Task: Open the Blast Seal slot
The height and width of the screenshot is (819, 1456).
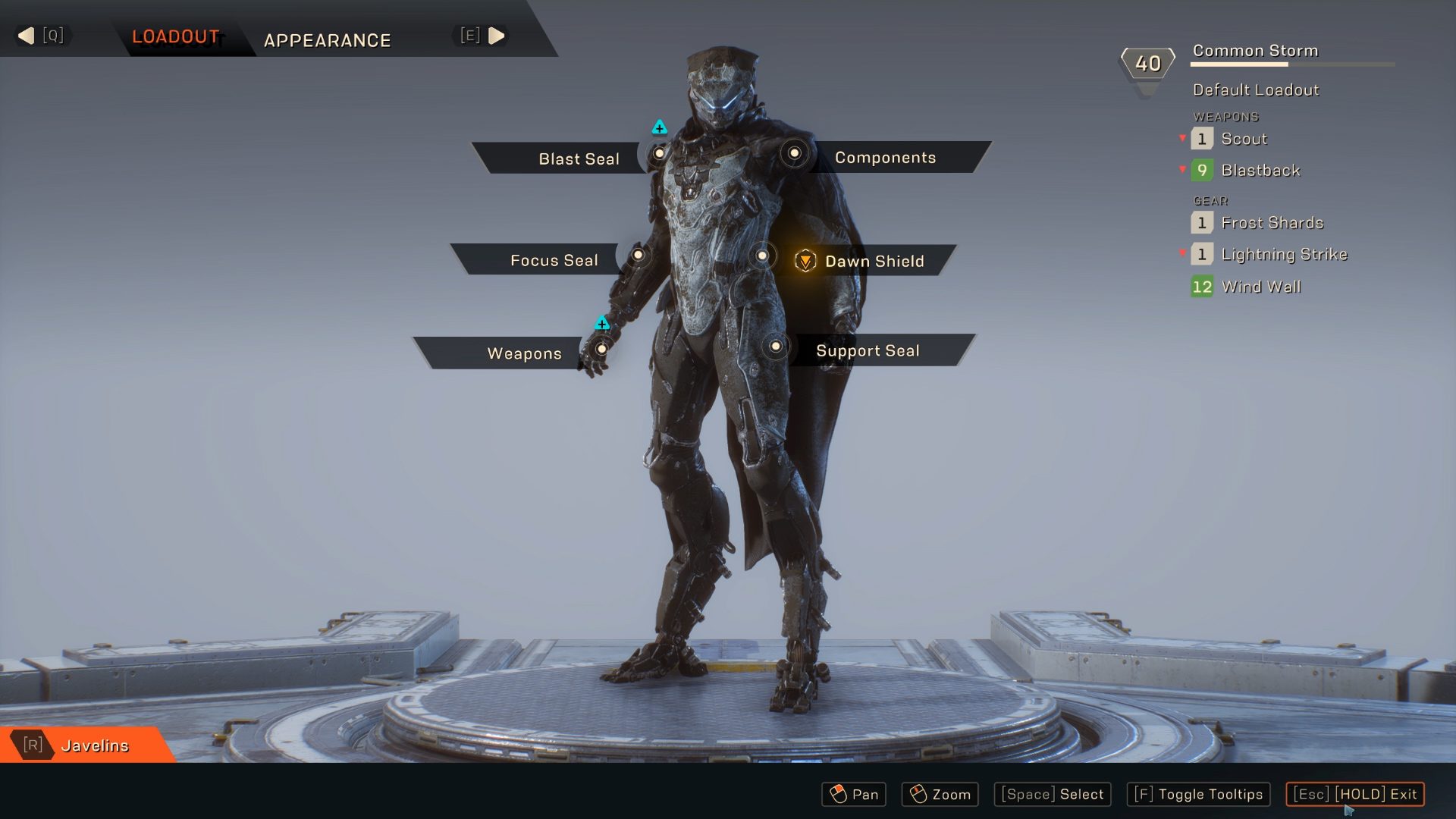Action: click(x=578, y=158)
